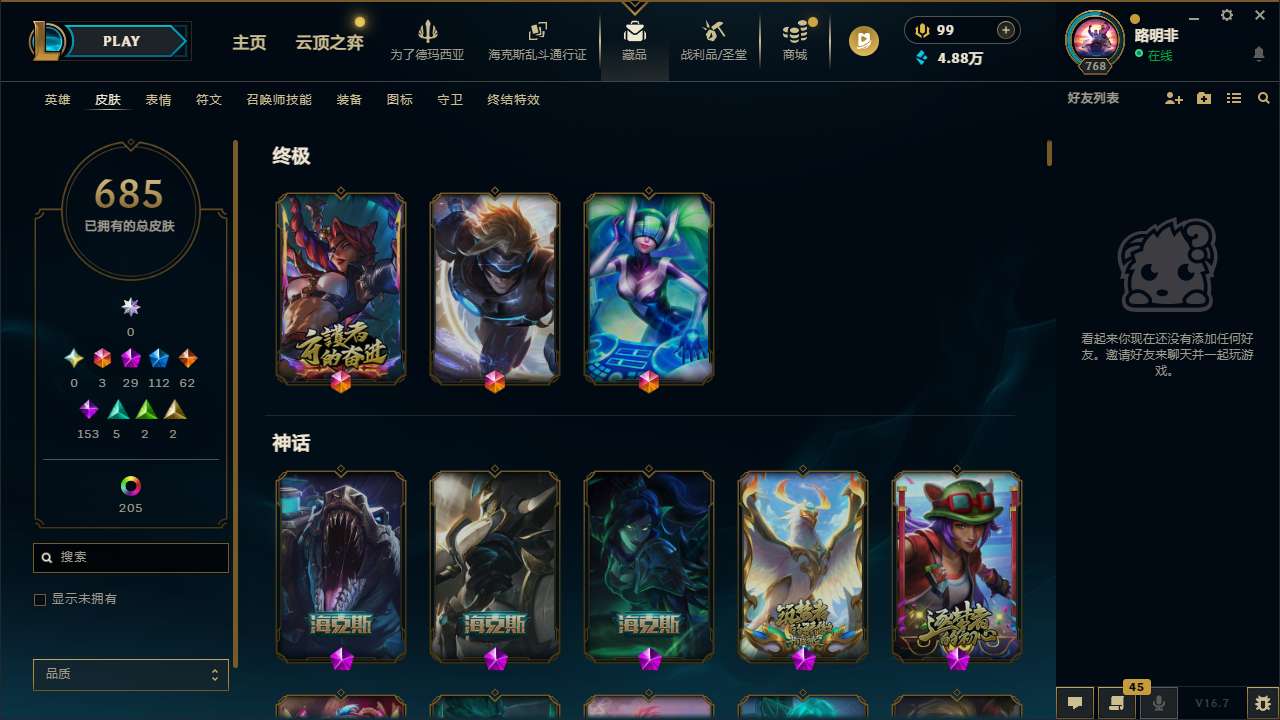Collapse the 终极 skins section header

point(291,157)
